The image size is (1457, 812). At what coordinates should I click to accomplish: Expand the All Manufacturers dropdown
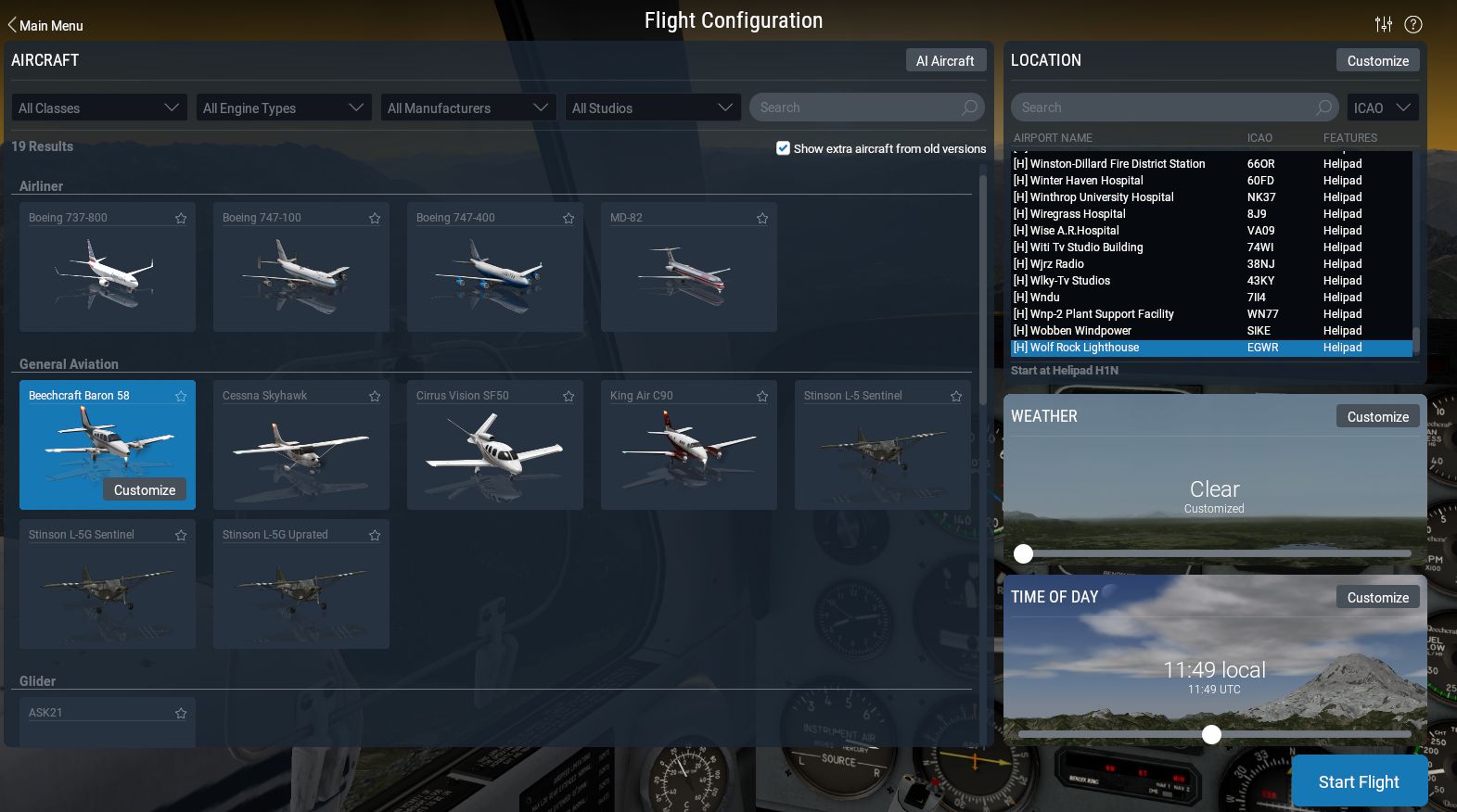(467, 107)
